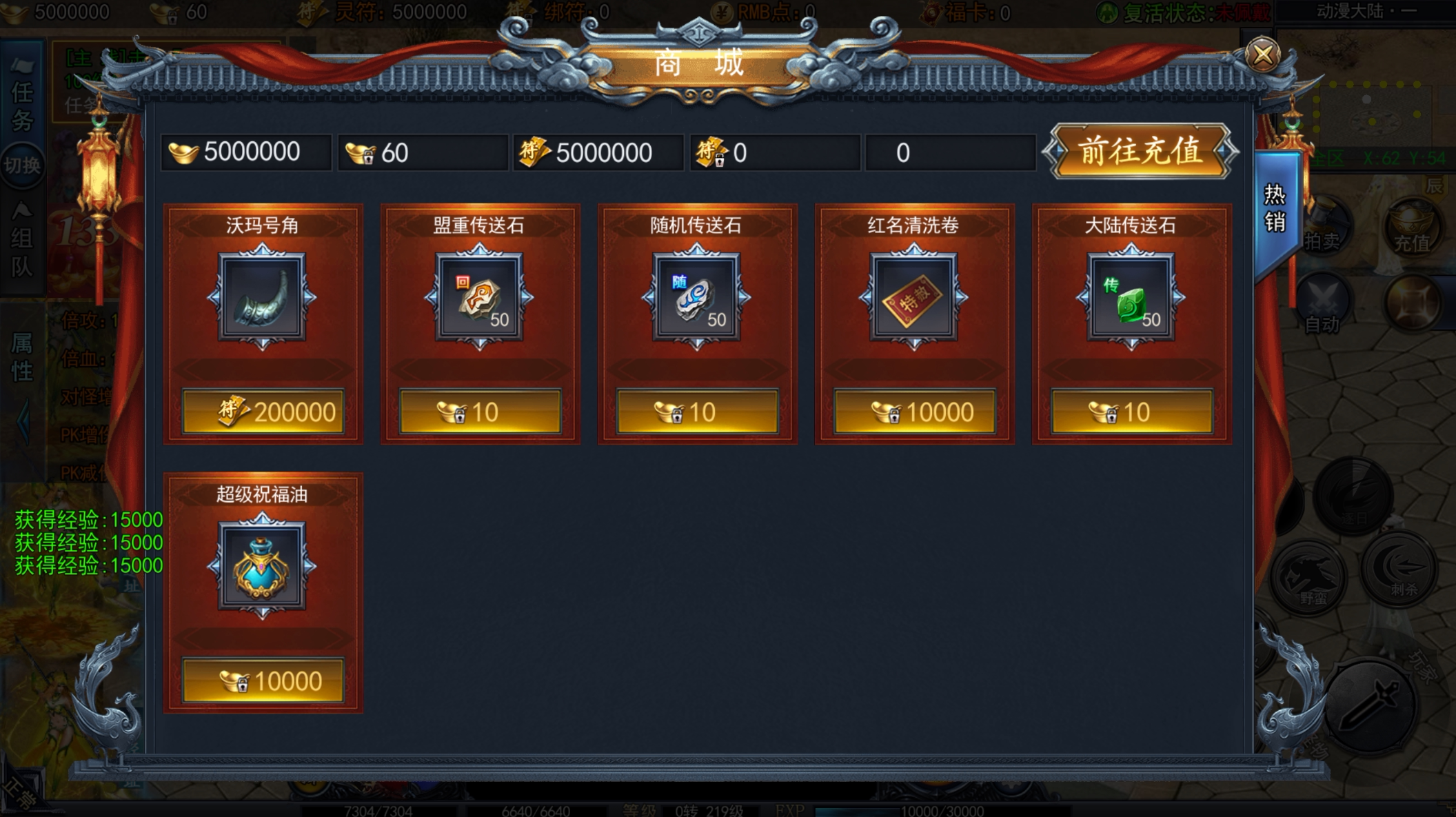Close the shop window
Viewport: 1456px width, 817px height.
(x=1262, y=54)
